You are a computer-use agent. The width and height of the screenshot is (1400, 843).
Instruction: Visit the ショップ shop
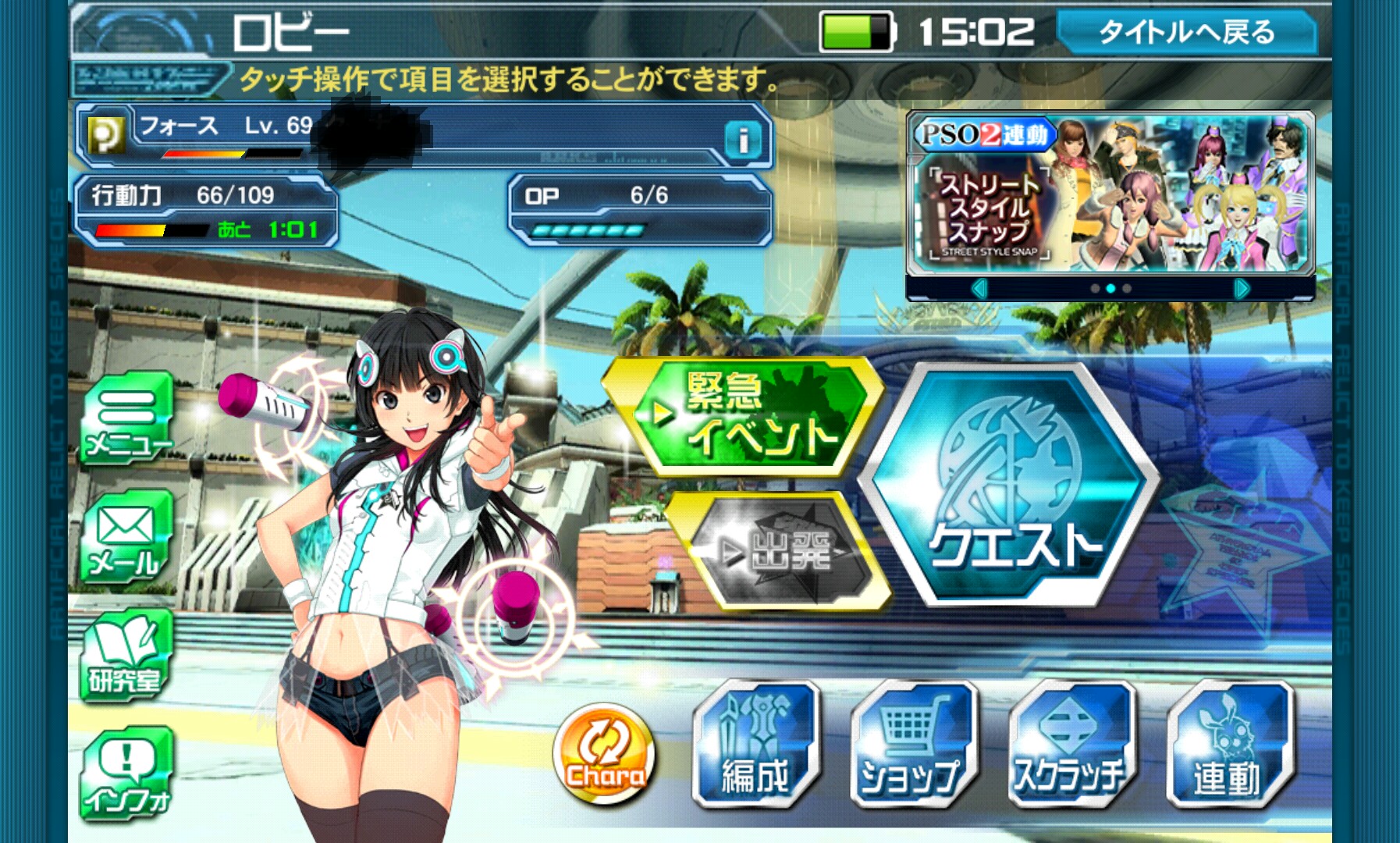point(913,745)
